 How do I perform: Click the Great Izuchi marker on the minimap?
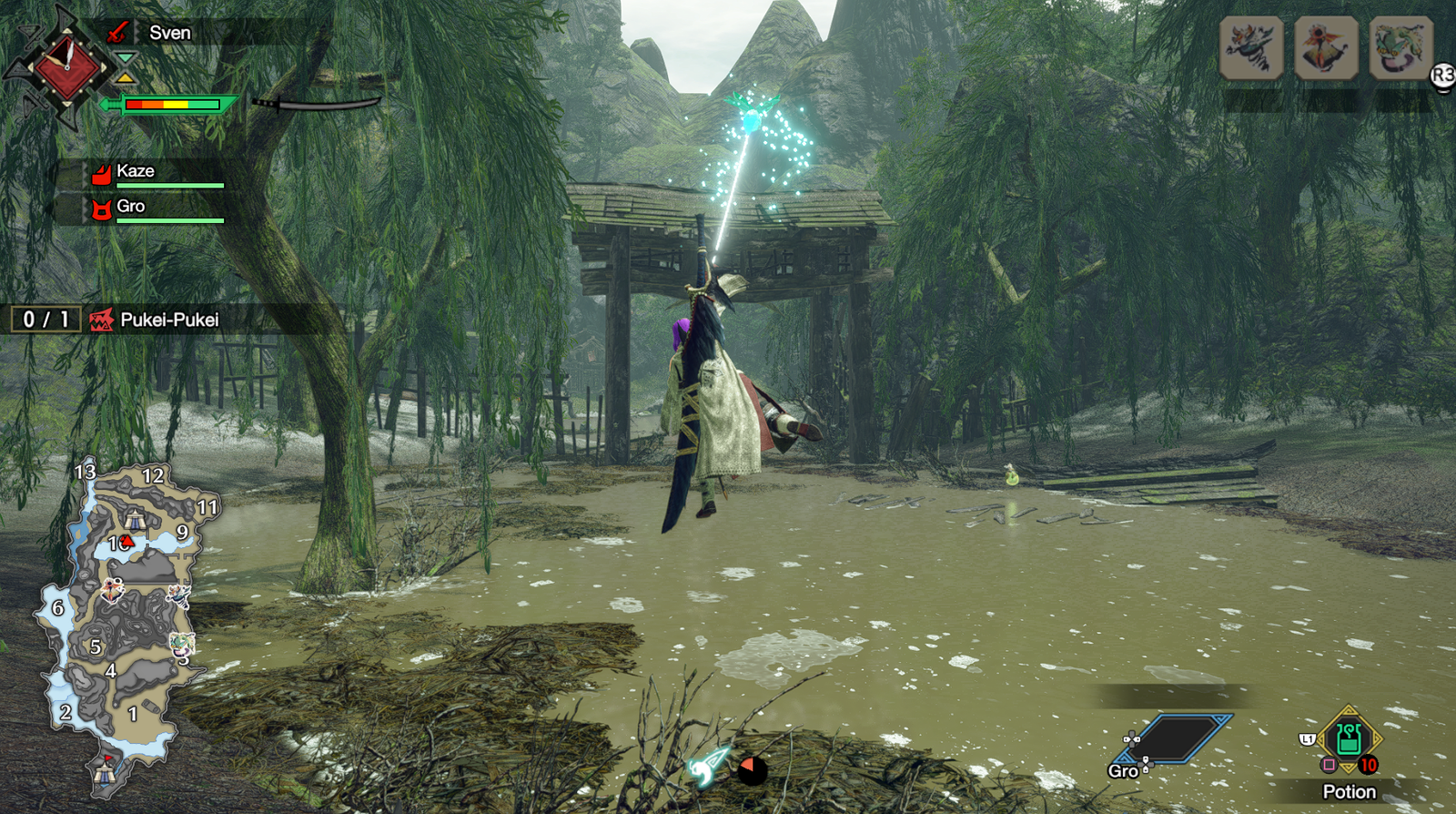178,596
